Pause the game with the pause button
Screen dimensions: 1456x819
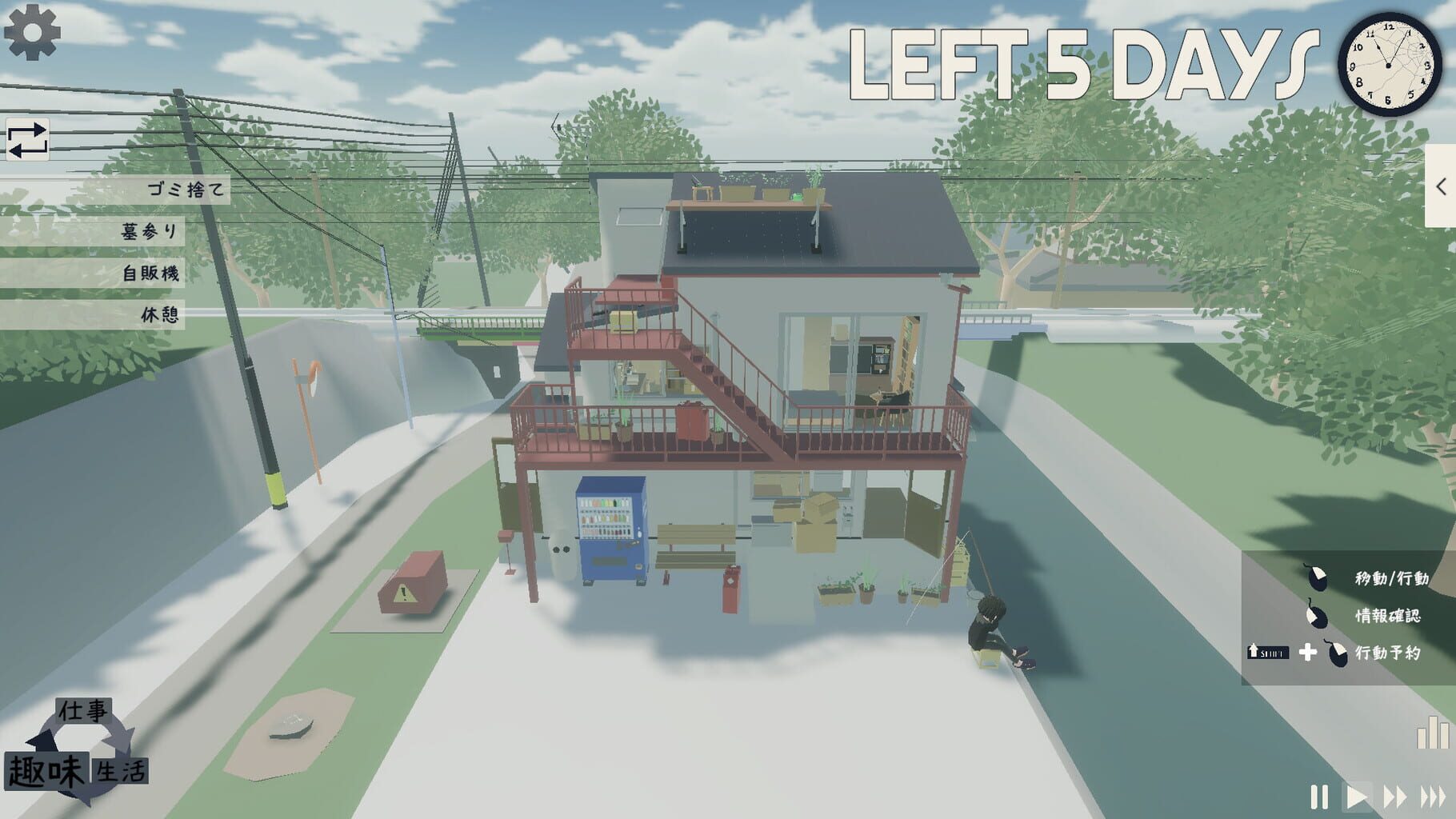click(1318, 797)
